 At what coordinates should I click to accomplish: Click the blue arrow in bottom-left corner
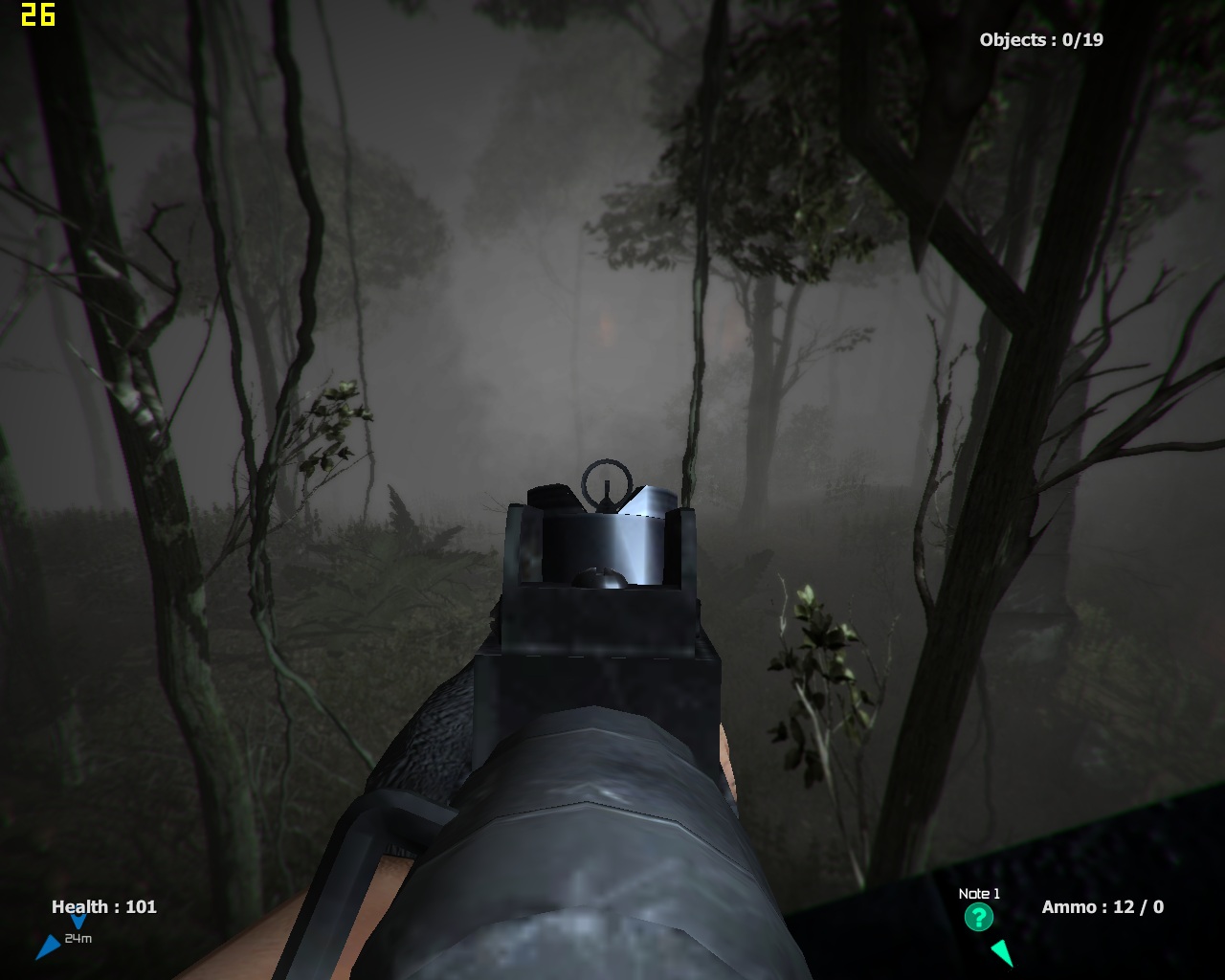[50, 947]
